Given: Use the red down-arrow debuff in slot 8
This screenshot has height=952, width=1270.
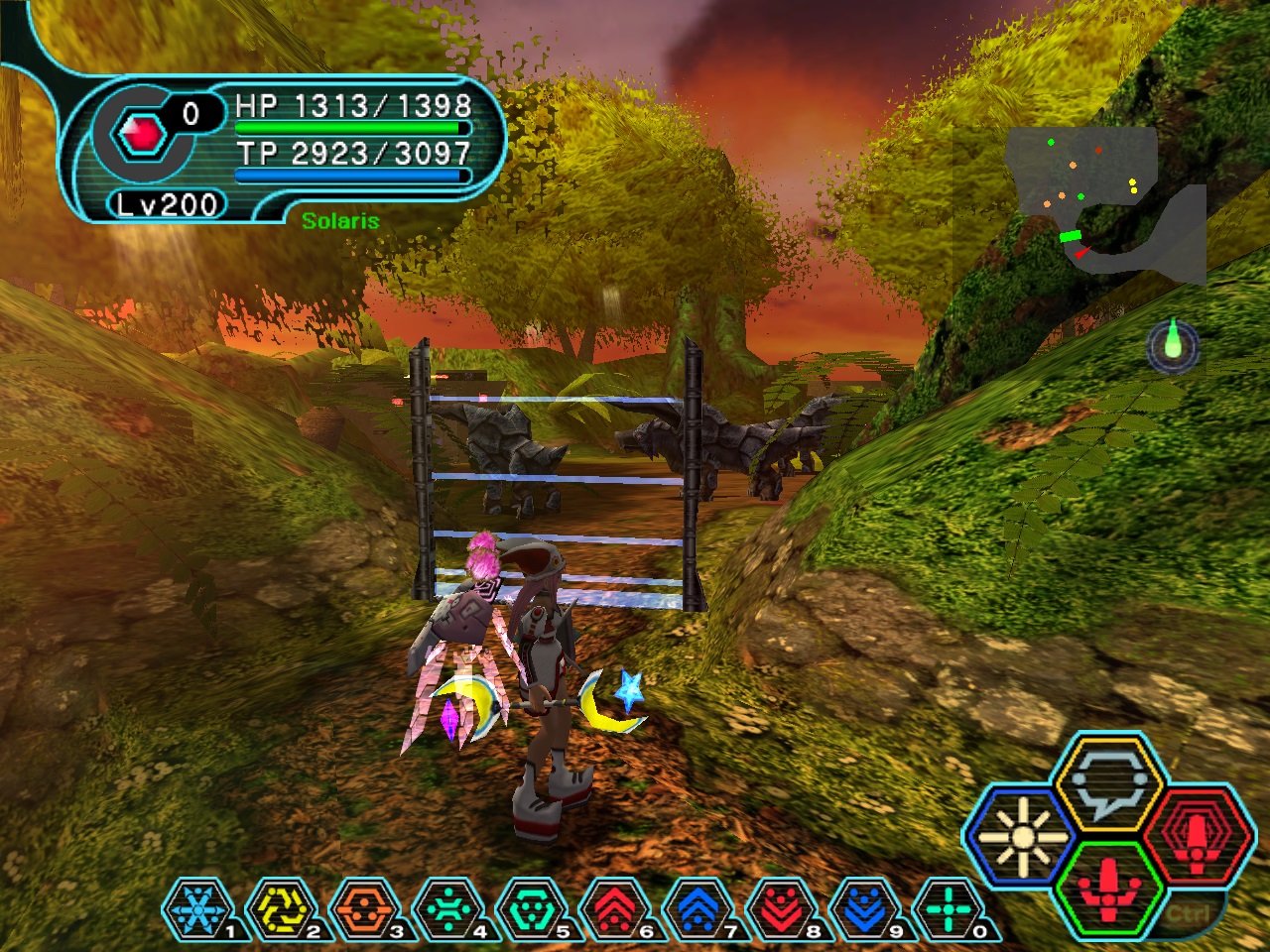Looking at the screenshot, I should (780, 908).
